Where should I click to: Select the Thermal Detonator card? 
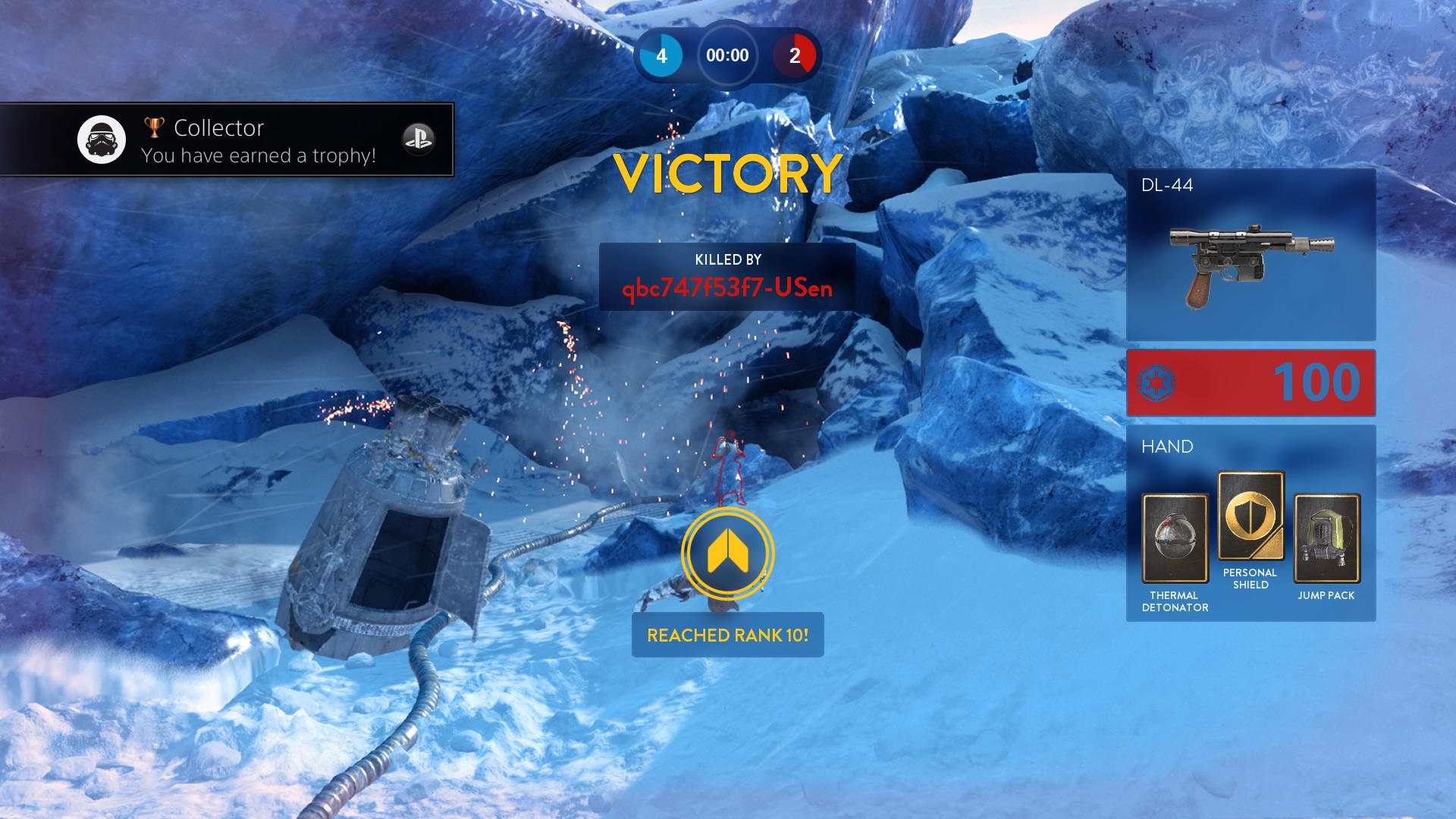point(1174,540)
